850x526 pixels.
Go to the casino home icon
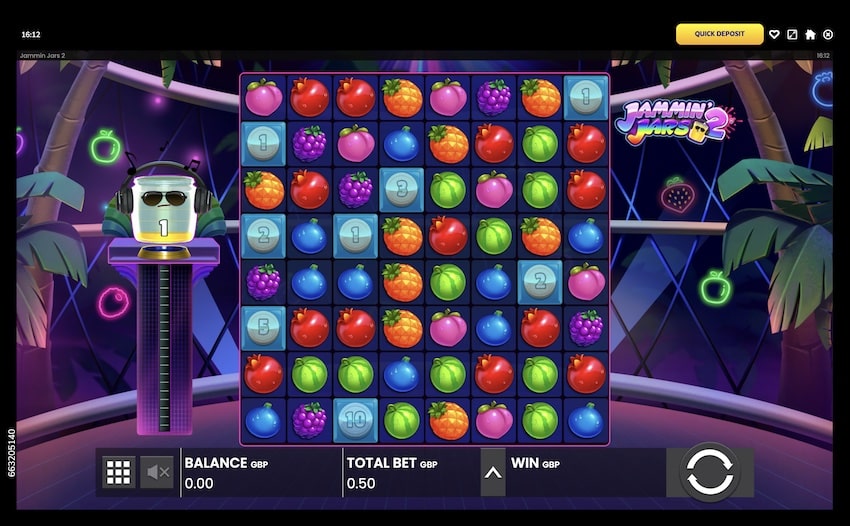[x=810, y=34]
